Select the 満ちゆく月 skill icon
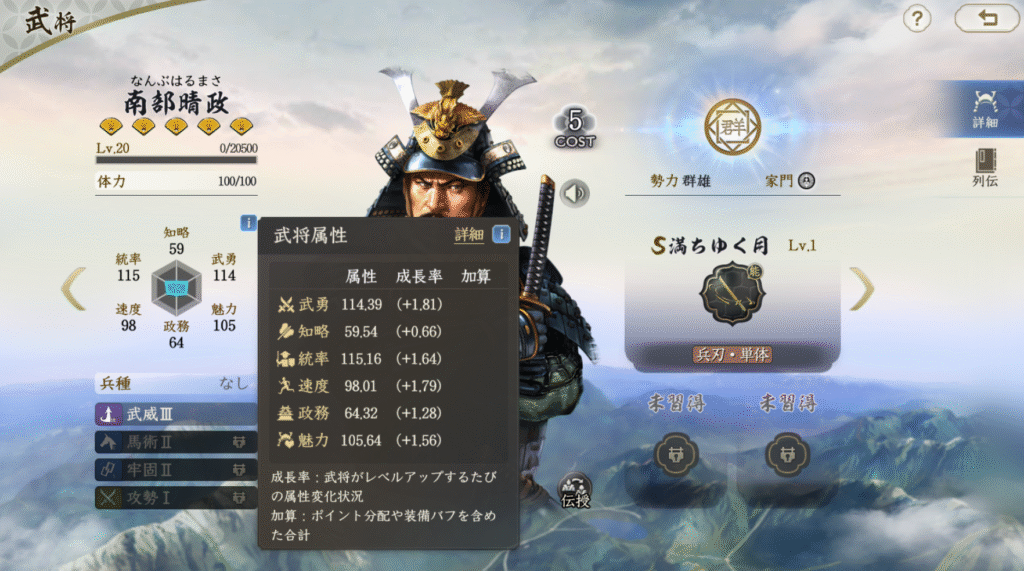Image resolution: width=1024 pixels, height=571 pixels. tap(733, 294)
